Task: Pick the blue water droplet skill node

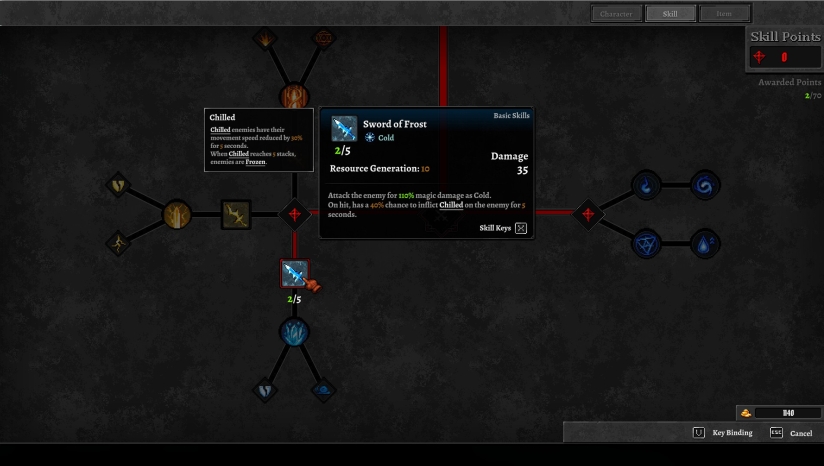Action: coord(705,243)
